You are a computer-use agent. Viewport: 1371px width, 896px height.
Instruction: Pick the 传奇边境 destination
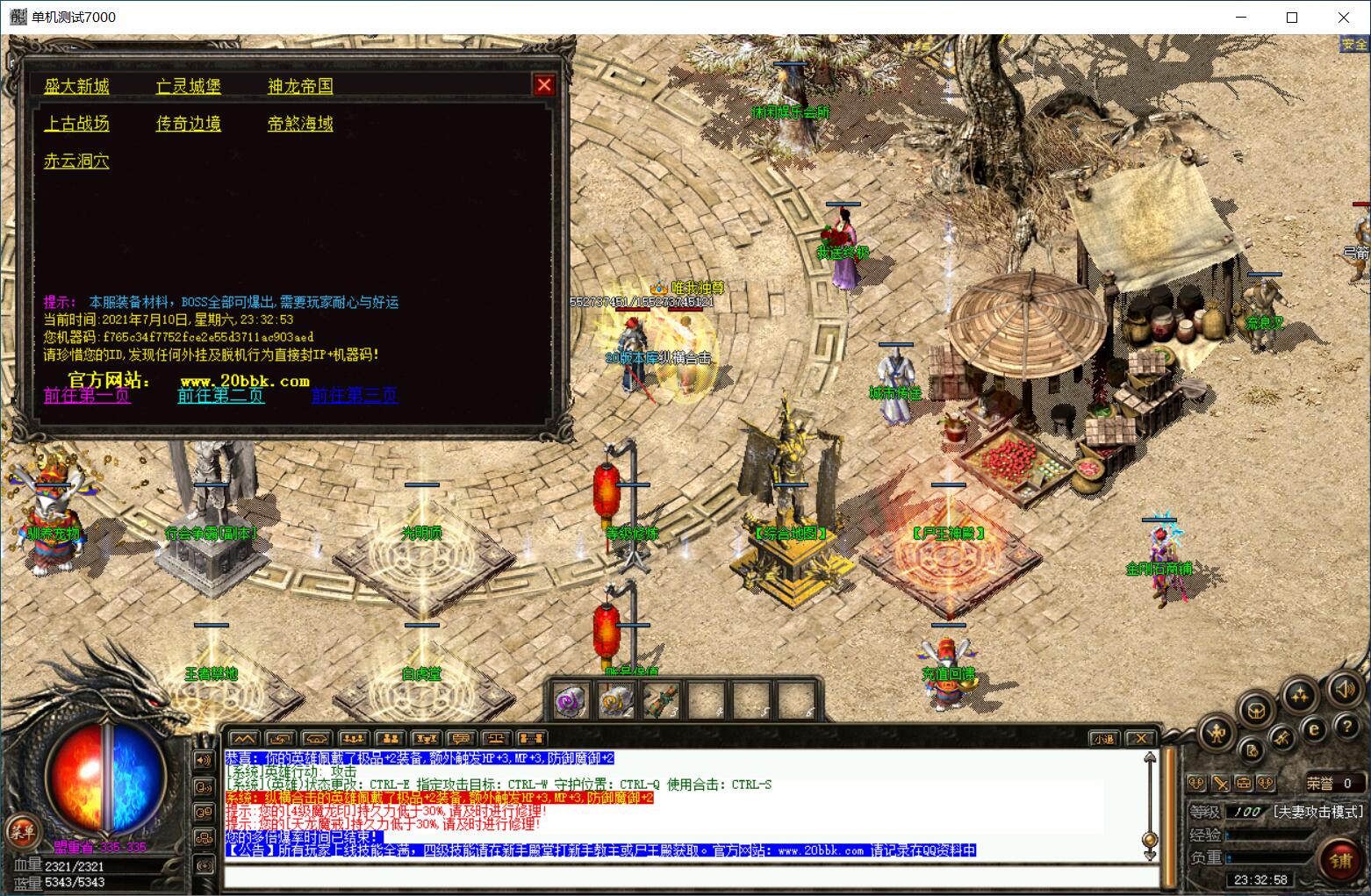point(189,124)
